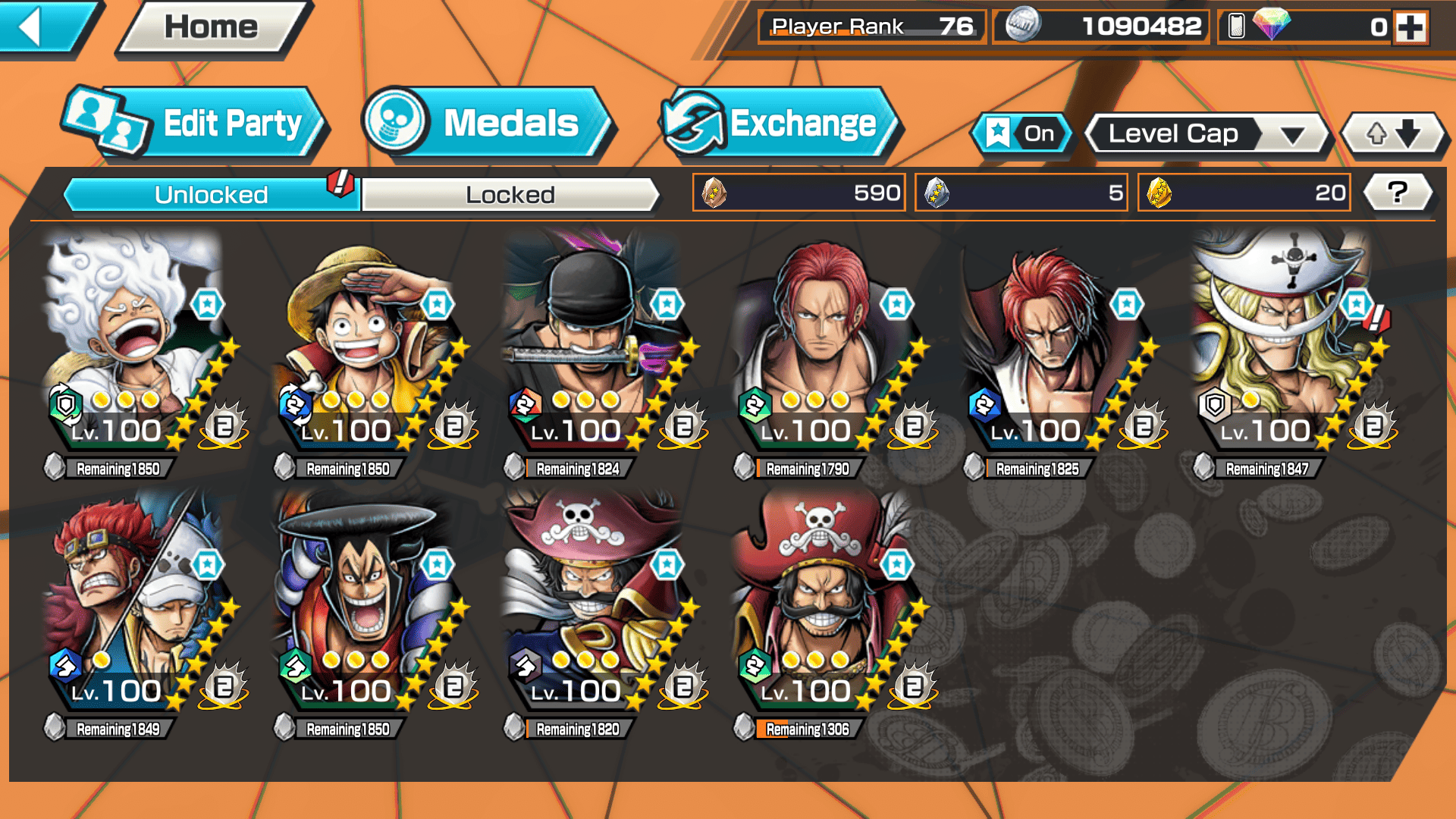The height and width of the screenshot is (819, 1456).
Task: Switch to the Locked tab
Action: 510,195
